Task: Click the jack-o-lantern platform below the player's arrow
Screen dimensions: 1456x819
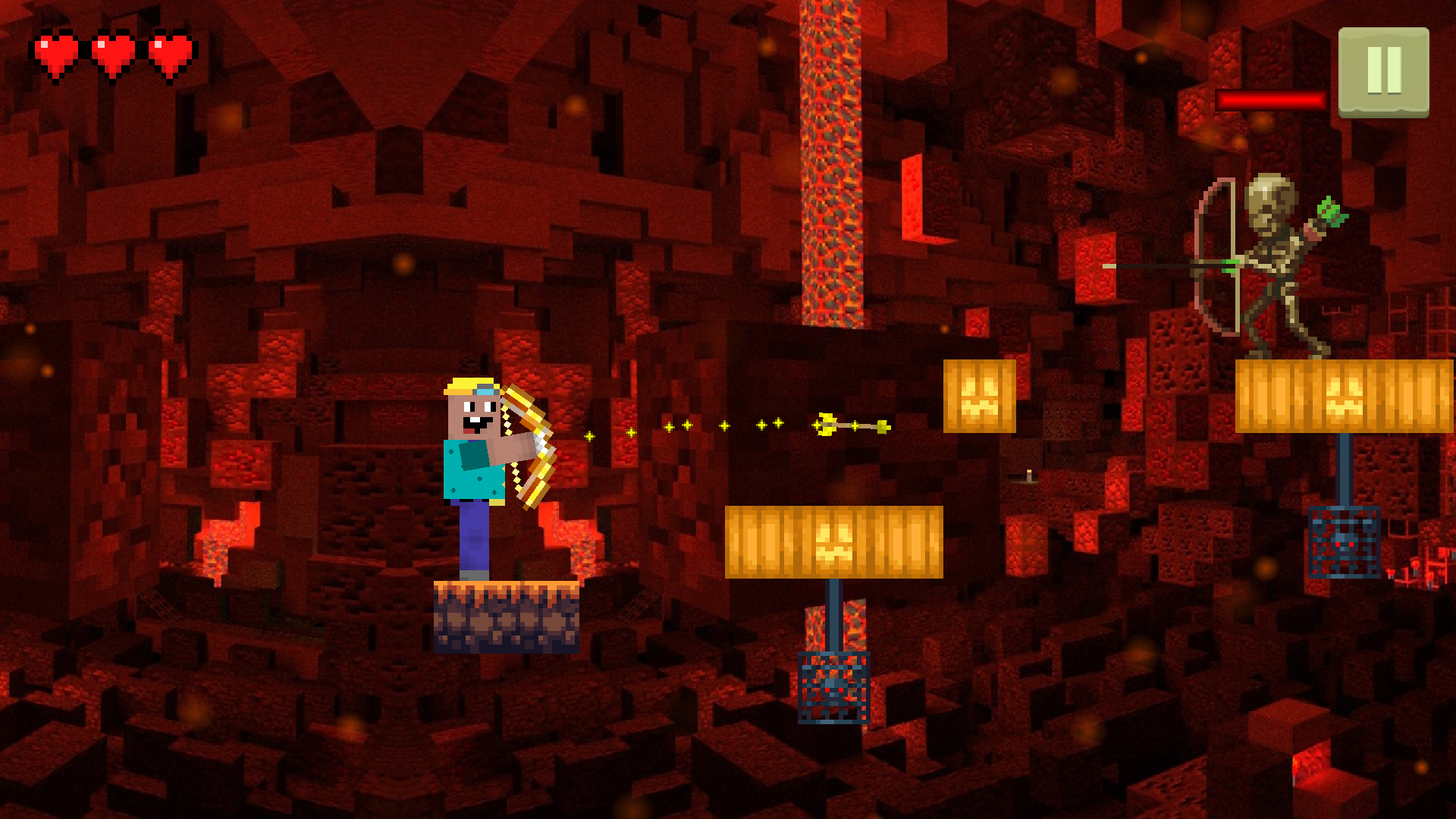Action: click(x=834, y=542)
